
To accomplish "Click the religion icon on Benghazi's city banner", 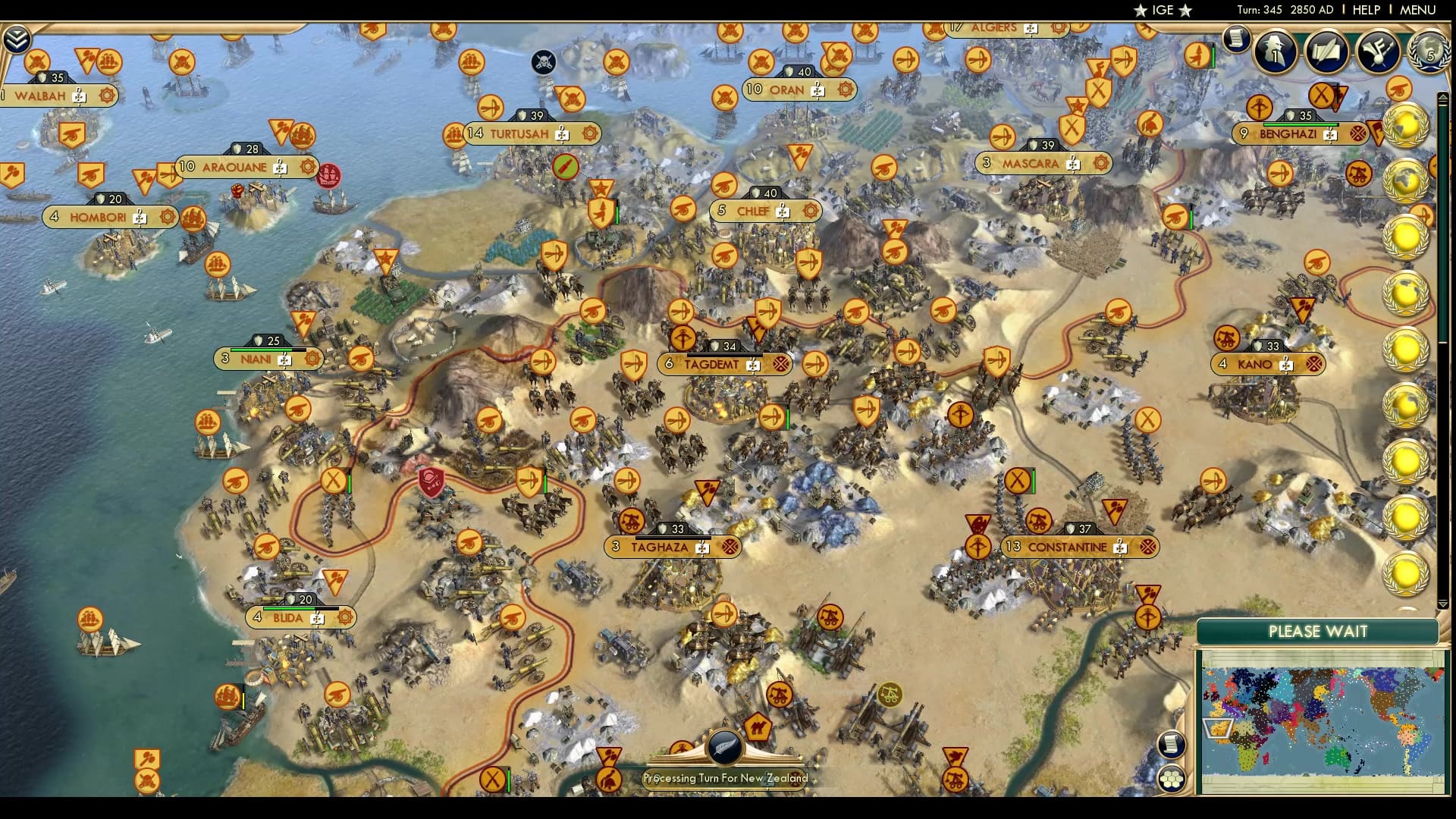I will [1358, 134].
